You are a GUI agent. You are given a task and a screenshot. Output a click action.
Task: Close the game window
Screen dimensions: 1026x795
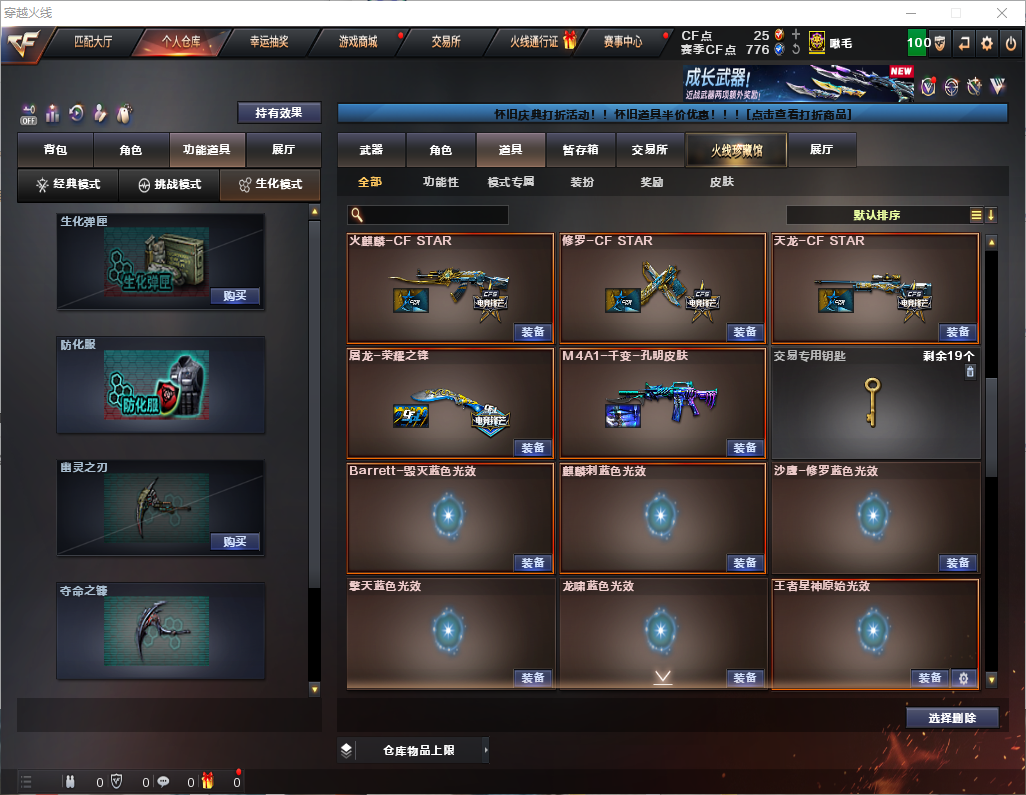(1001, 13)
